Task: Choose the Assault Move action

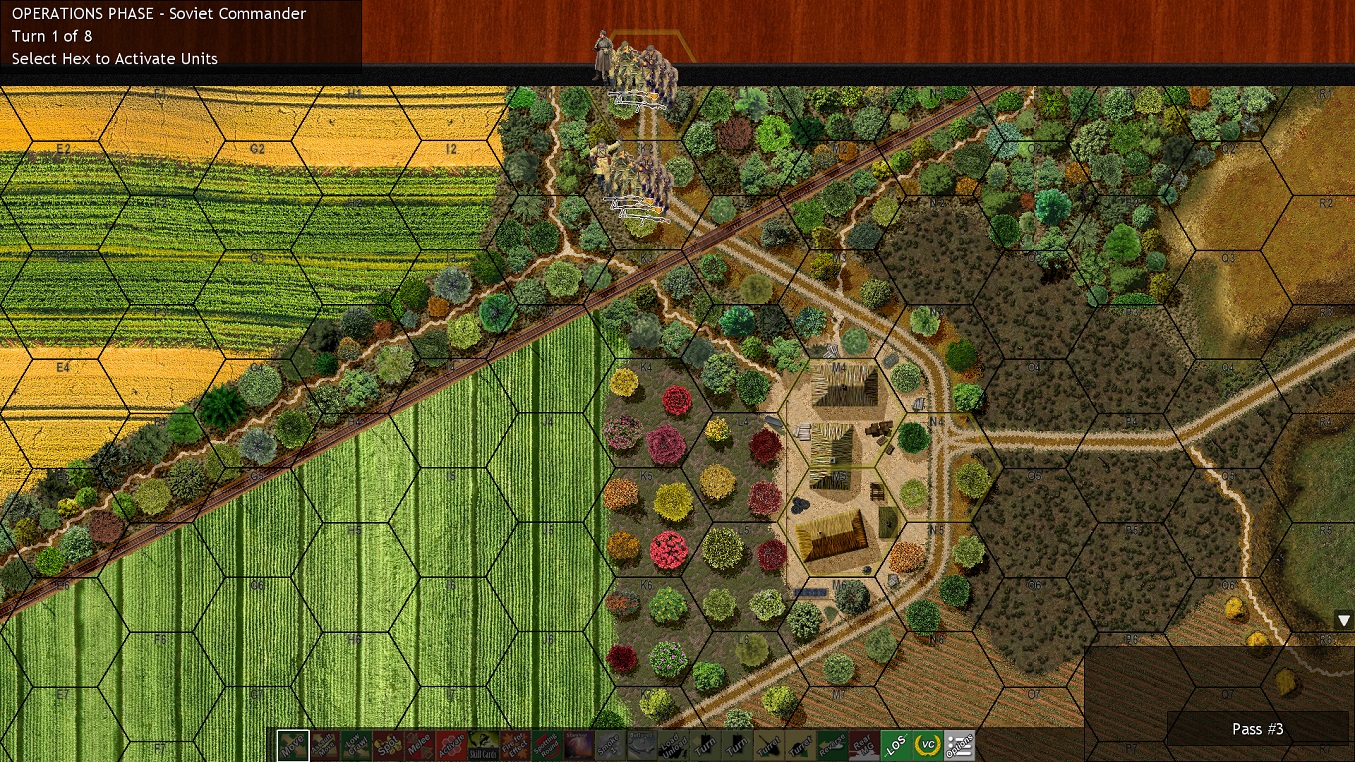Action: [325, 745]
